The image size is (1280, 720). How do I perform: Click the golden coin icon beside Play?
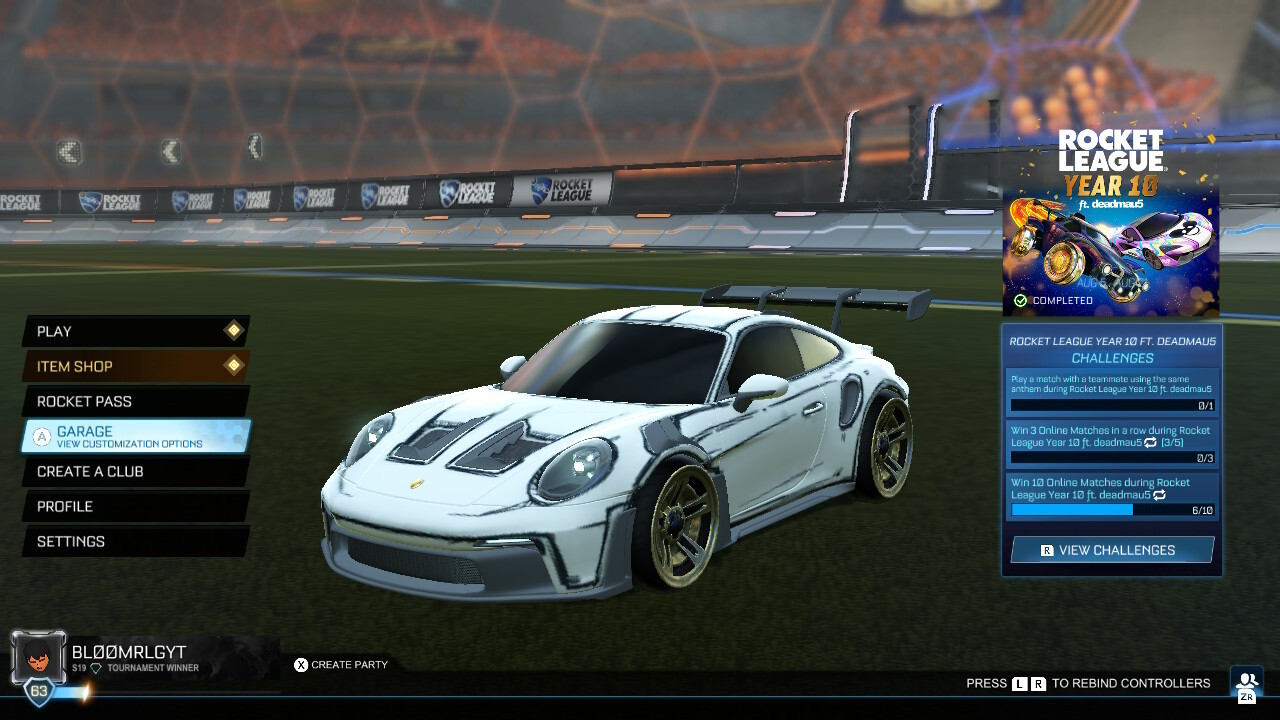(x=233, y=331)
